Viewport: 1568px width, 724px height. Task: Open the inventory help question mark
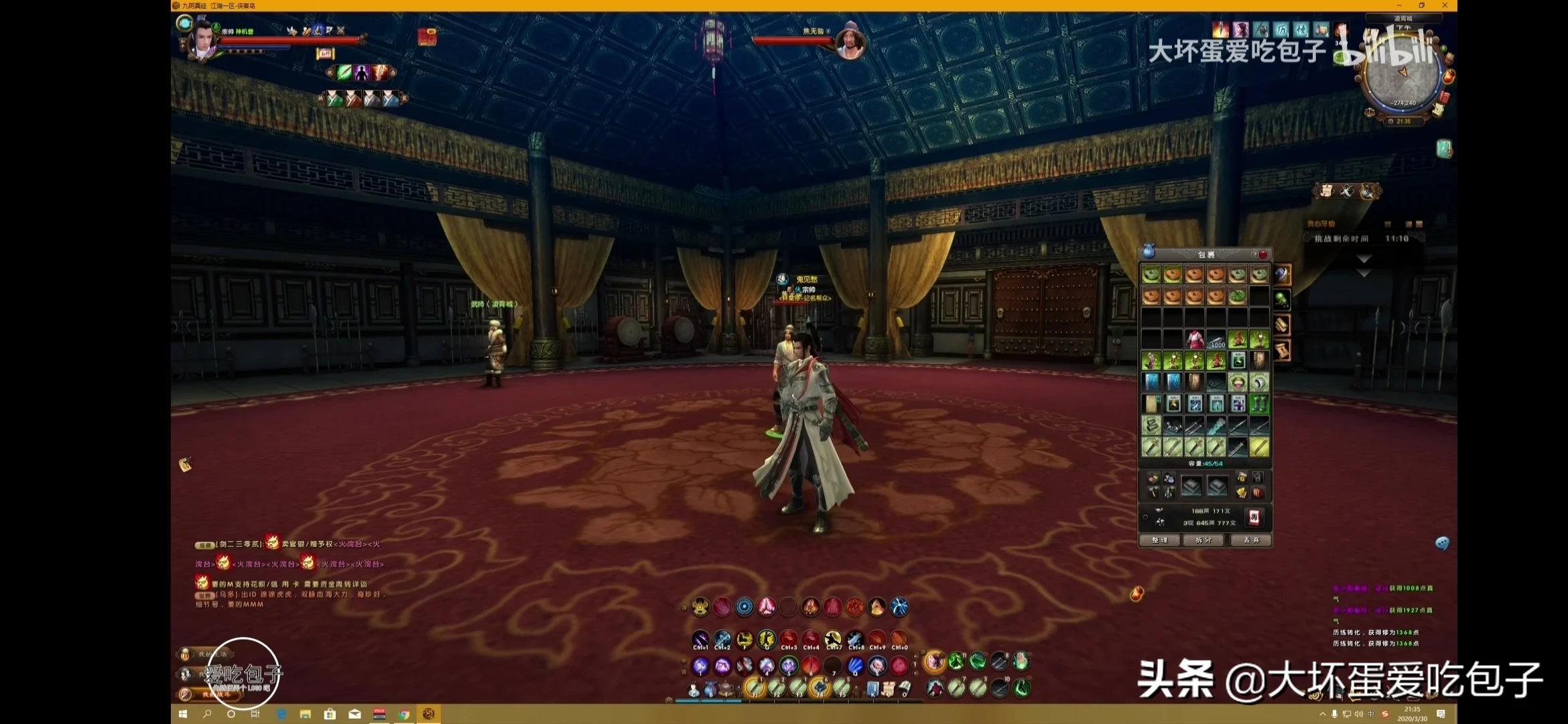pyautogui.click(x=1254, y=255)
